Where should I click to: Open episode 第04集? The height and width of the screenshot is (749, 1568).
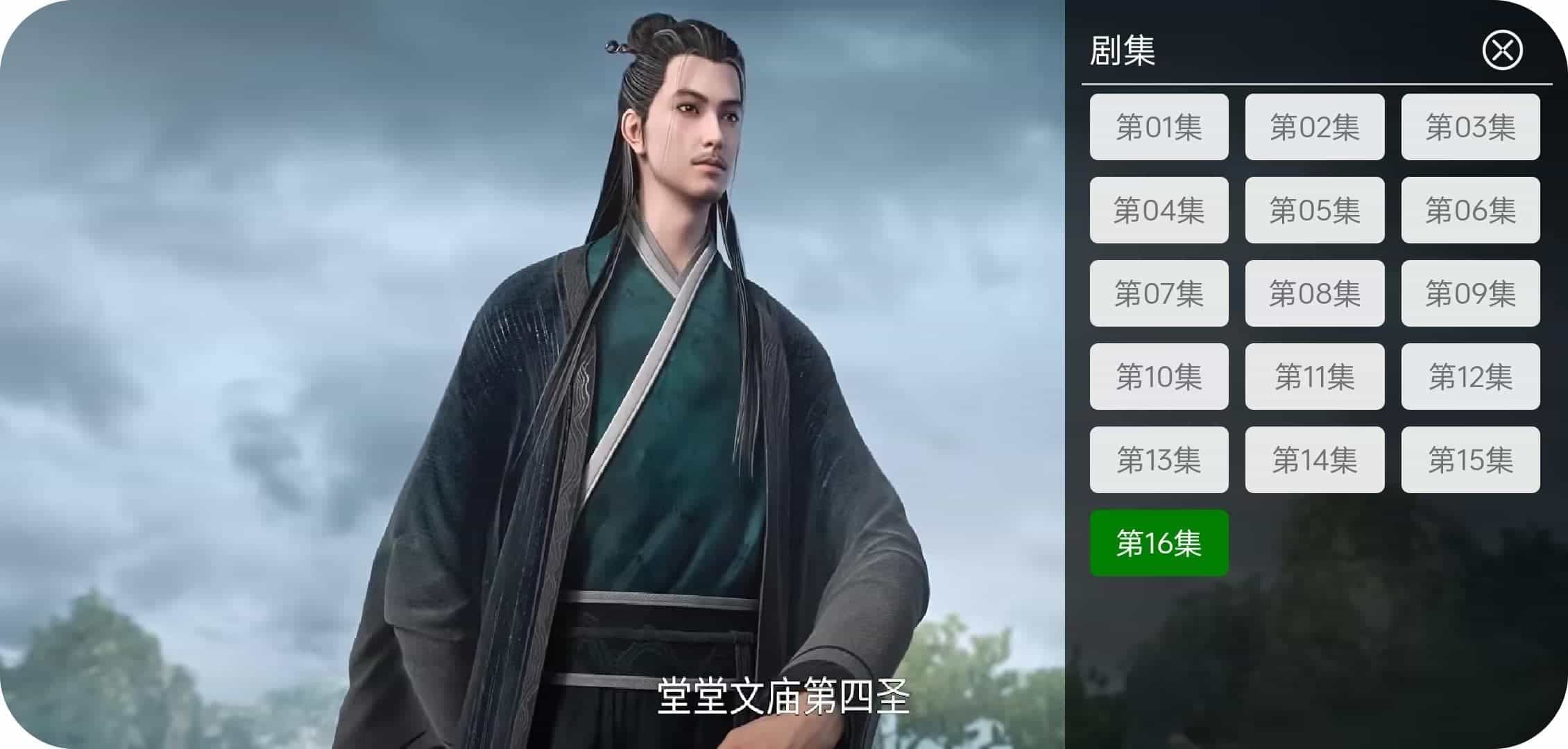[x=1159, y=209]
